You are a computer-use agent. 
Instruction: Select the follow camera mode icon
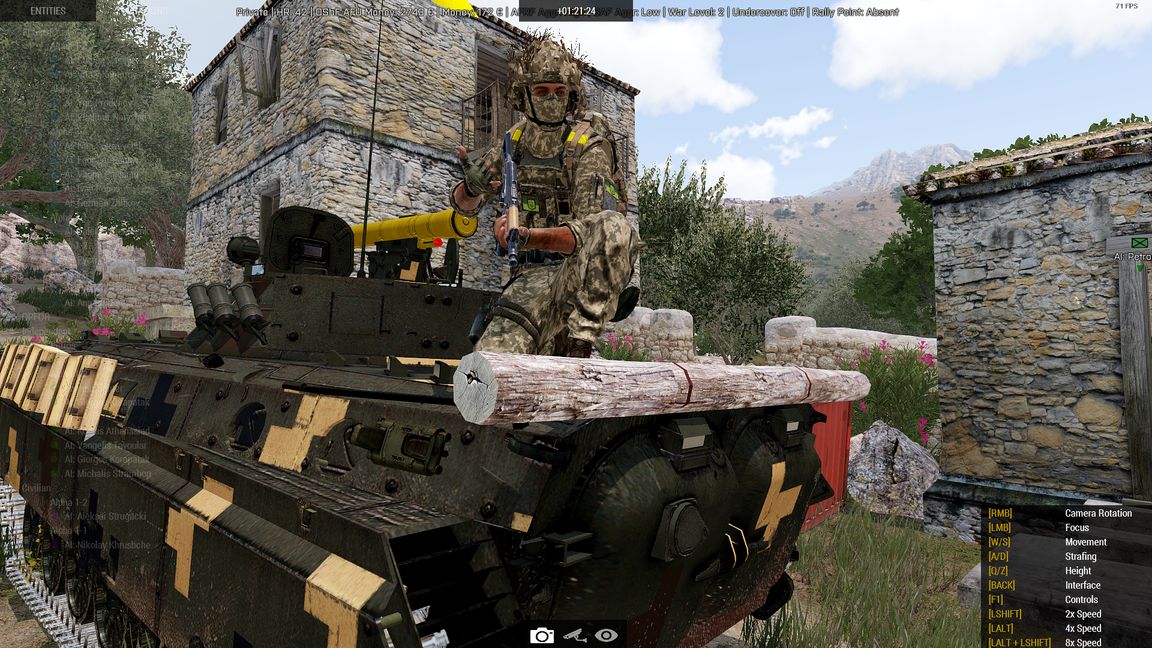574,635
